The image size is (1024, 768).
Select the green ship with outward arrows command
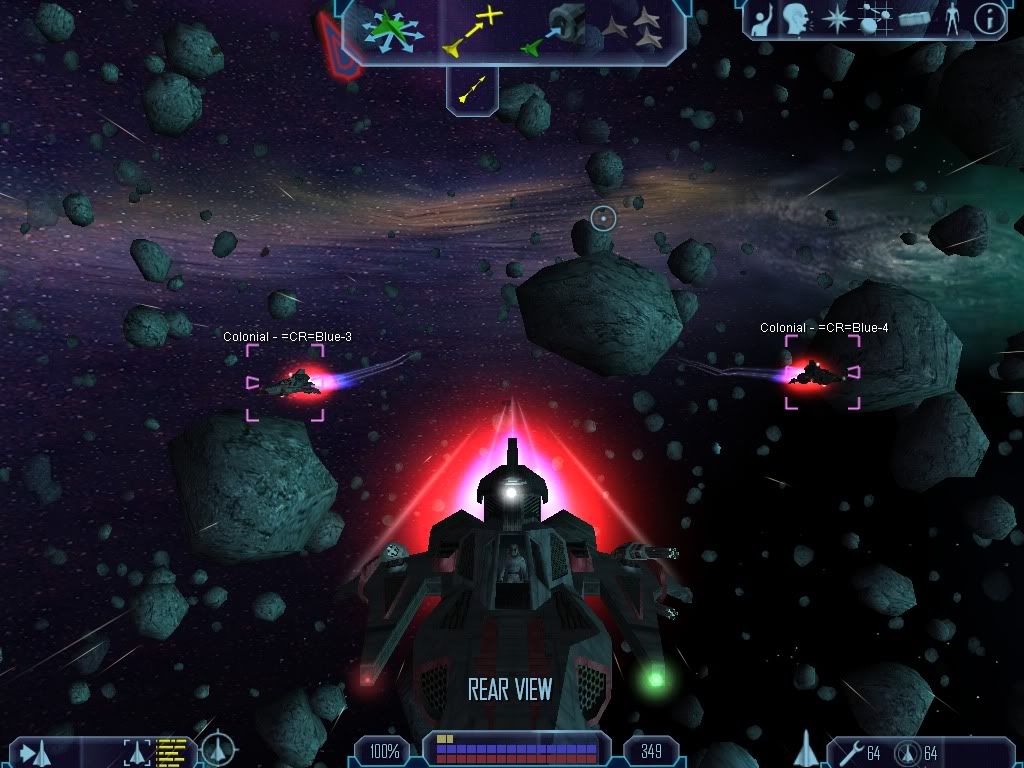tap(393, 29)
